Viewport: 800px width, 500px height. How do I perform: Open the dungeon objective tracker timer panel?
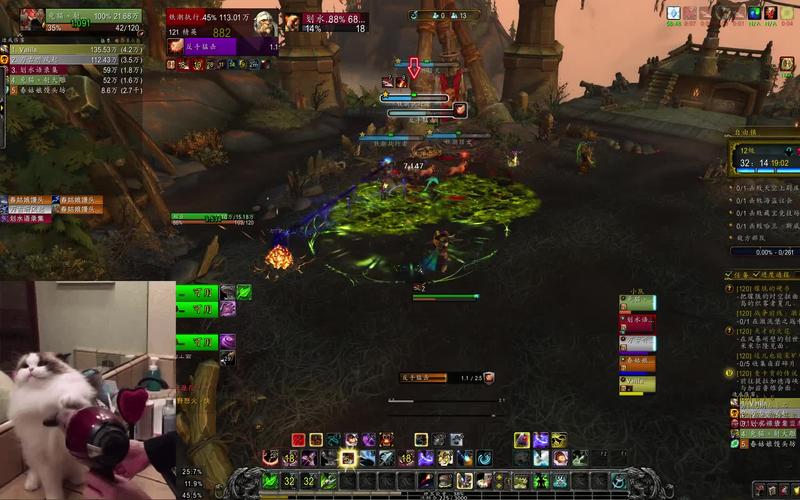click(x=762, y=160)
